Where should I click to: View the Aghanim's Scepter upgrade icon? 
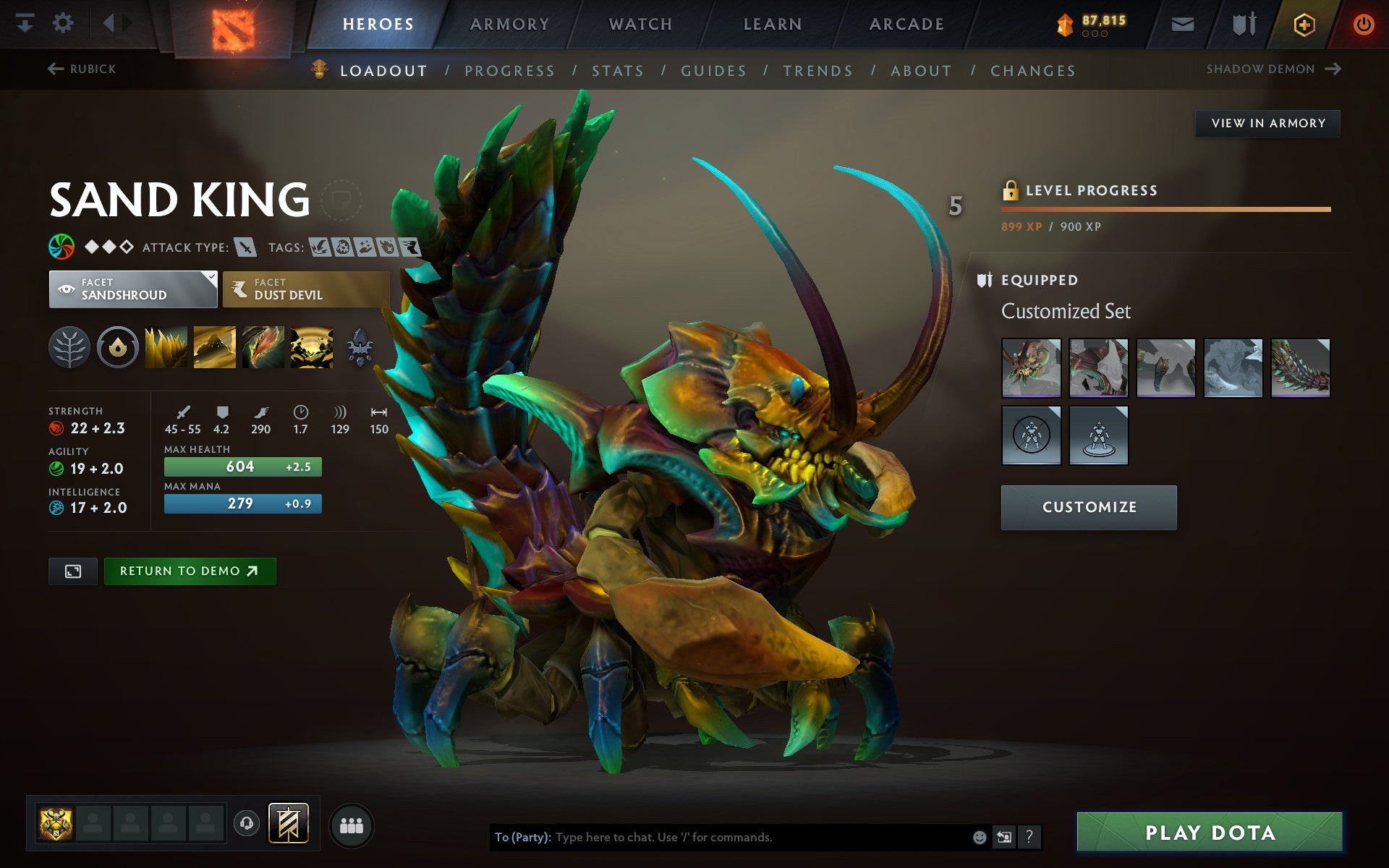[x=360, y=347]
